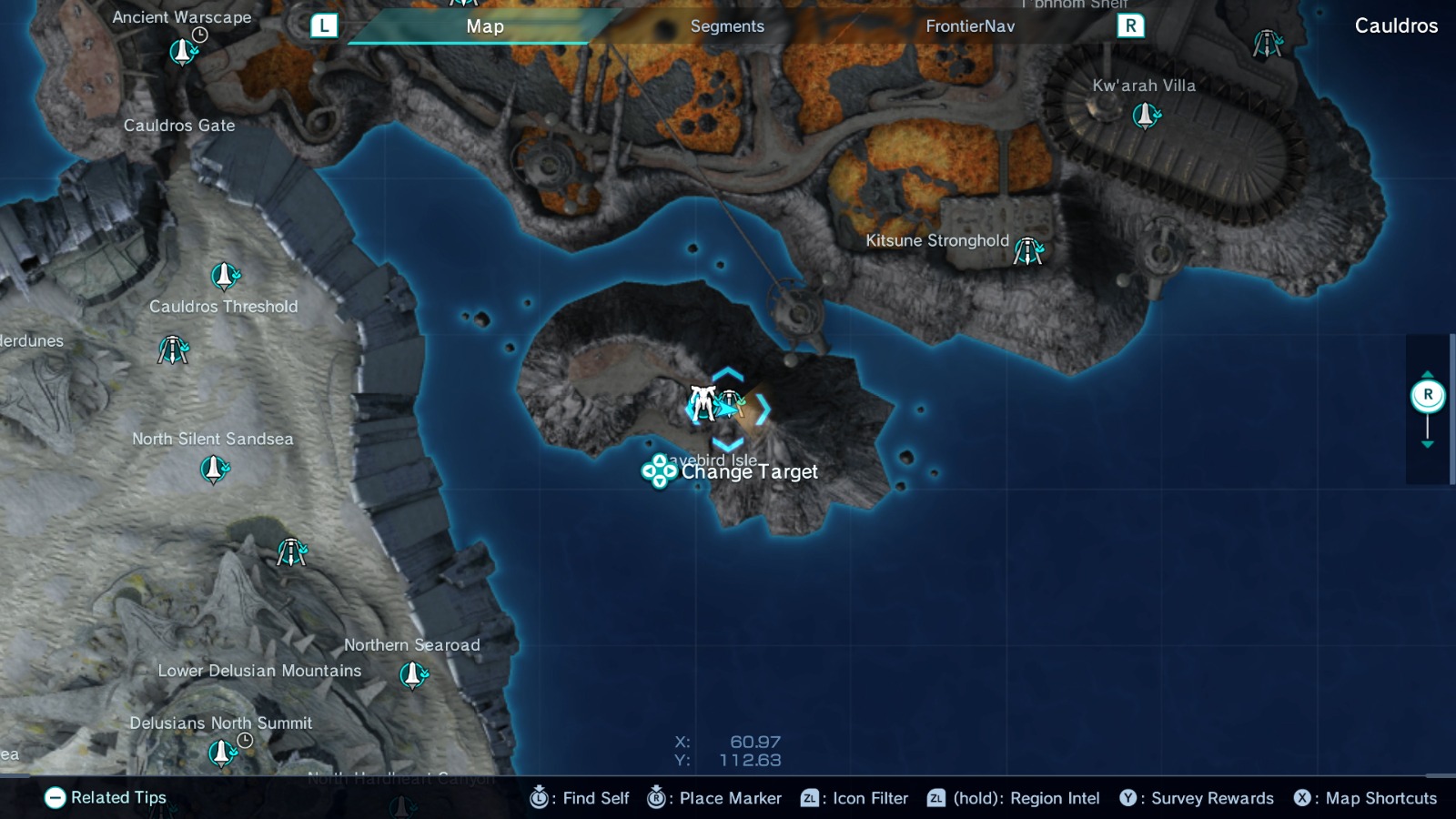Select the data probe icon below Cauldros Threshold
This screenshot has width=1456, height=819.
(x=175, y=349)
